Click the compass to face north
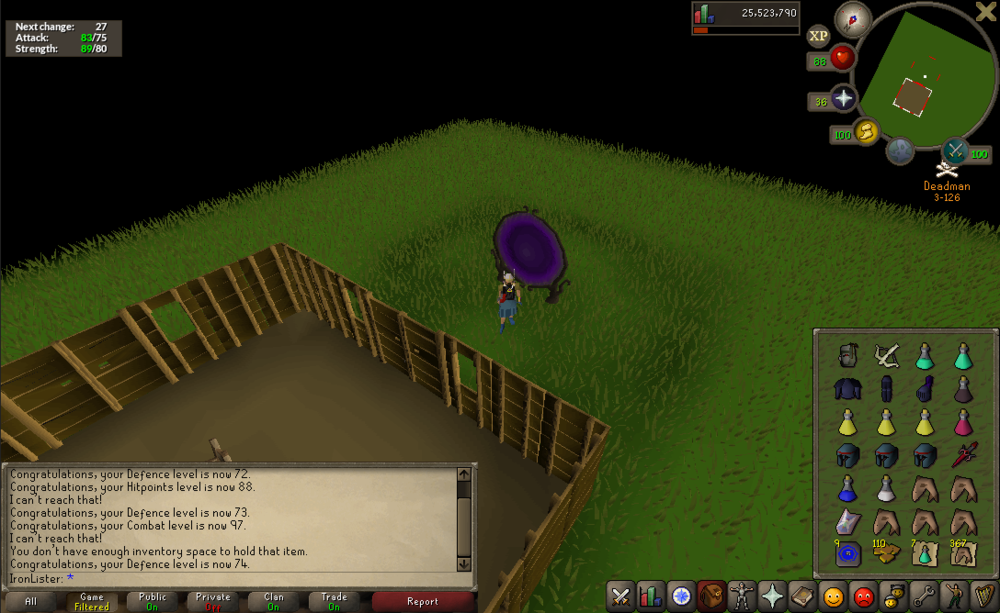The image size is (1000, 613). click(x=853, y=18)
